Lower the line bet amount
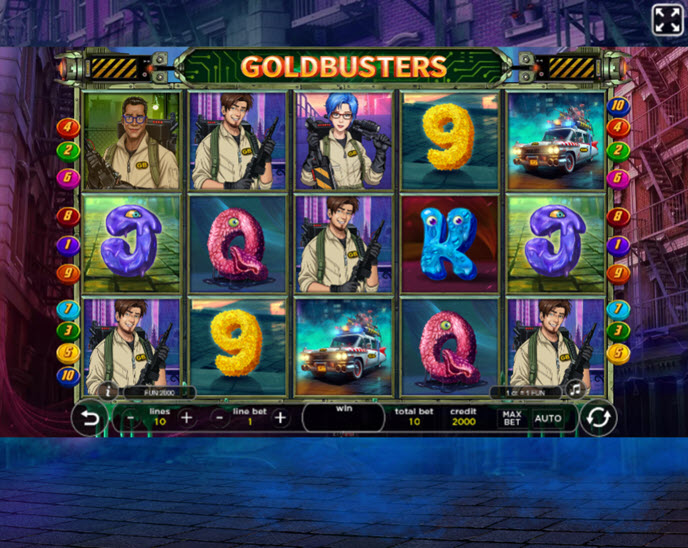Image resolution: width=688 pixels, height=548 pixels. point(220,418)
